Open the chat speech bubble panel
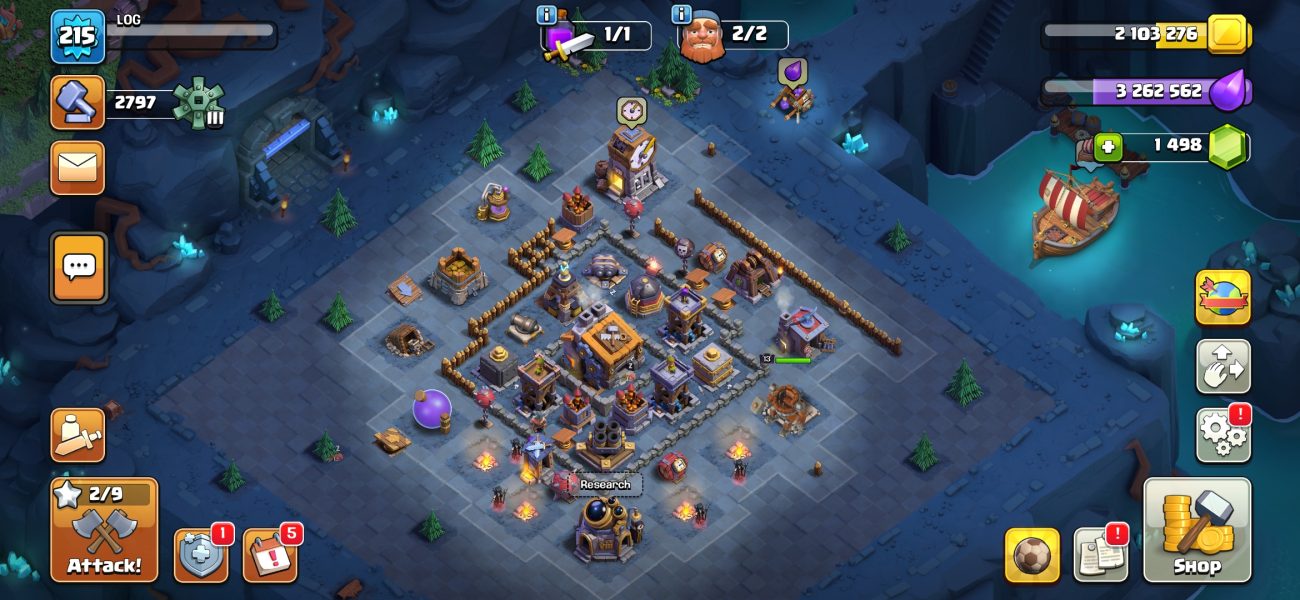 click(x=78, y=267)
